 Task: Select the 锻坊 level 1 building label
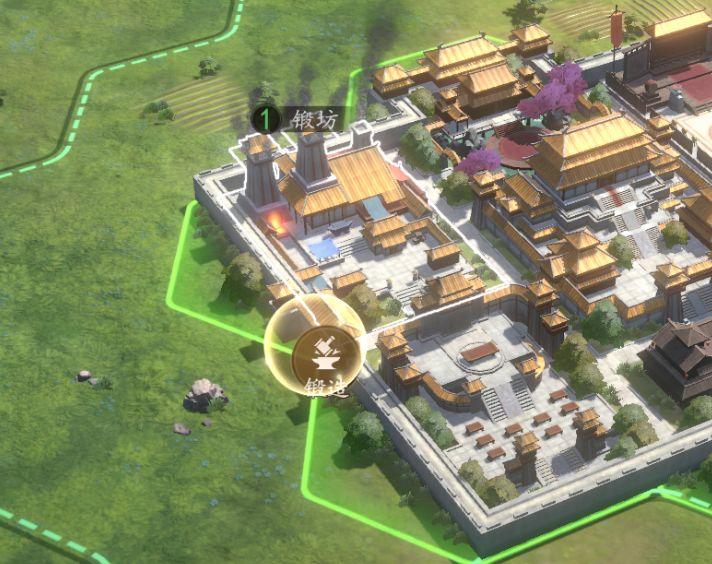301,119
